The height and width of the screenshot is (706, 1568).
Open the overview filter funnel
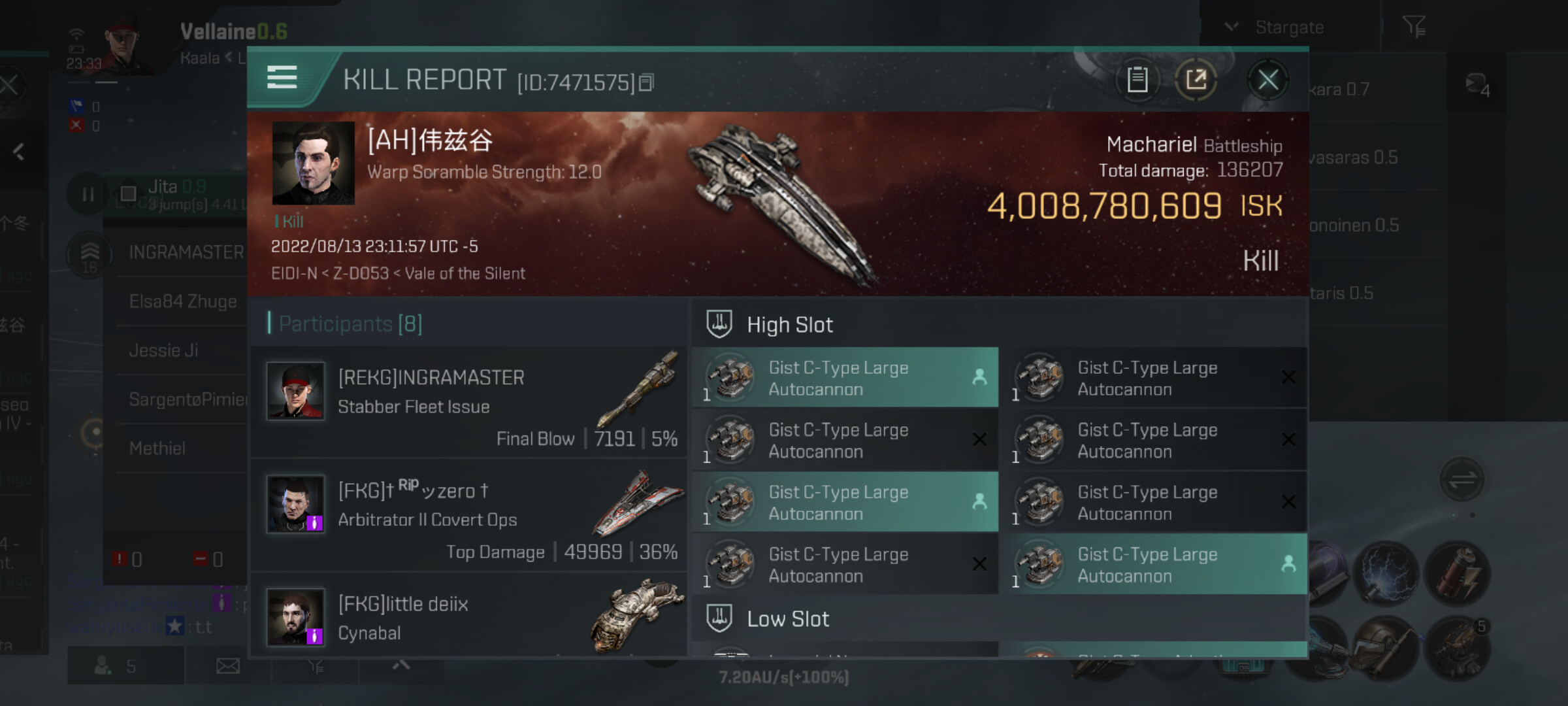pyautogui.click(x=1414, y=27)
